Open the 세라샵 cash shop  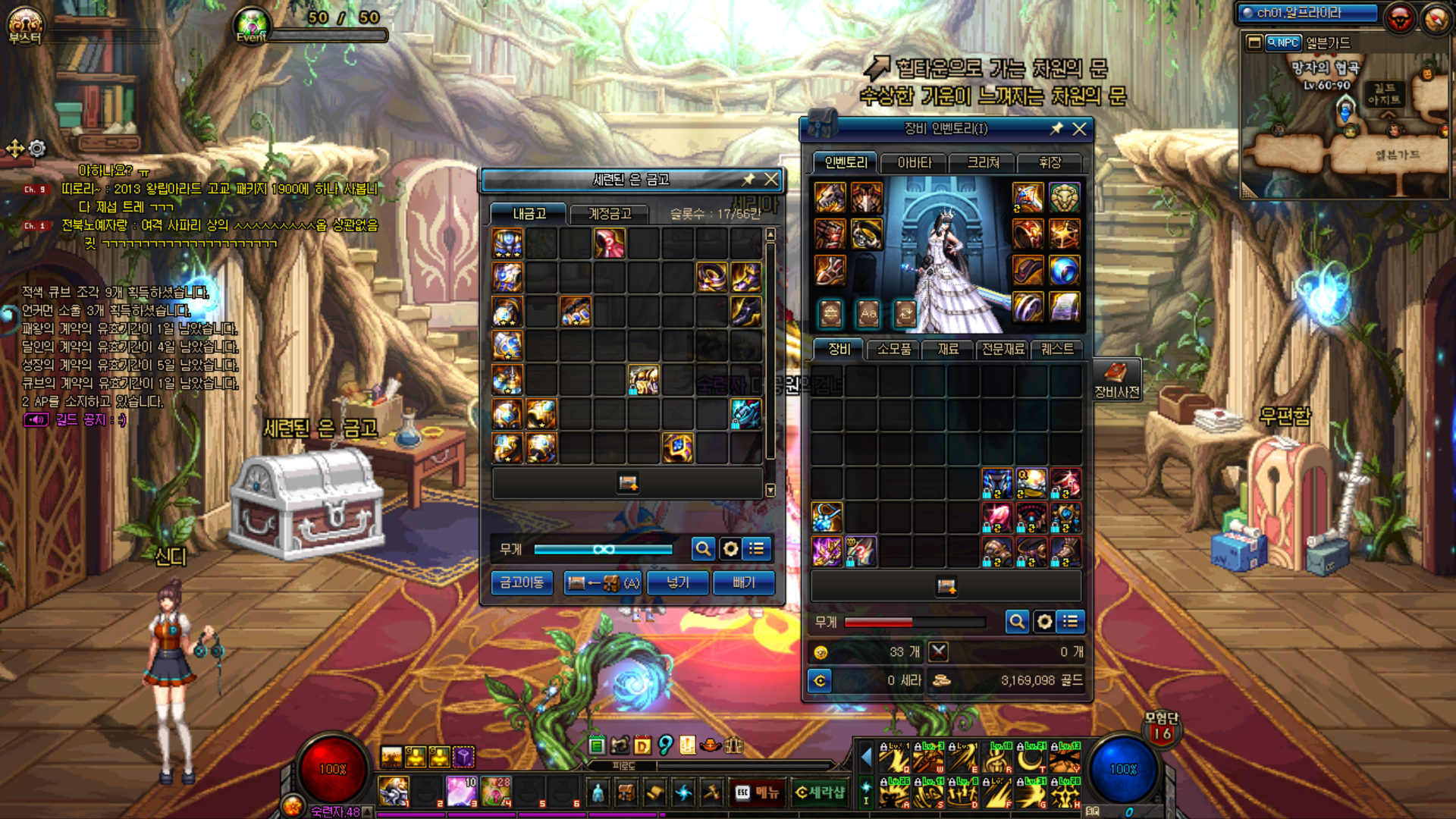point(820,792)
